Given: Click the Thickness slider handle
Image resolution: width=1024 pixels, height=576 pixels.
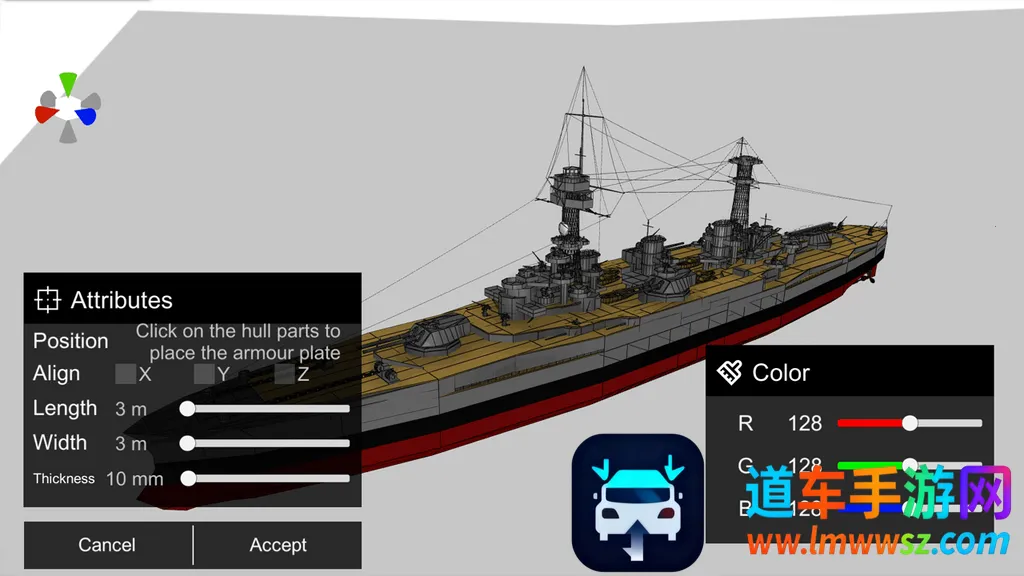Looking at the screenshot, I should 187,478.
